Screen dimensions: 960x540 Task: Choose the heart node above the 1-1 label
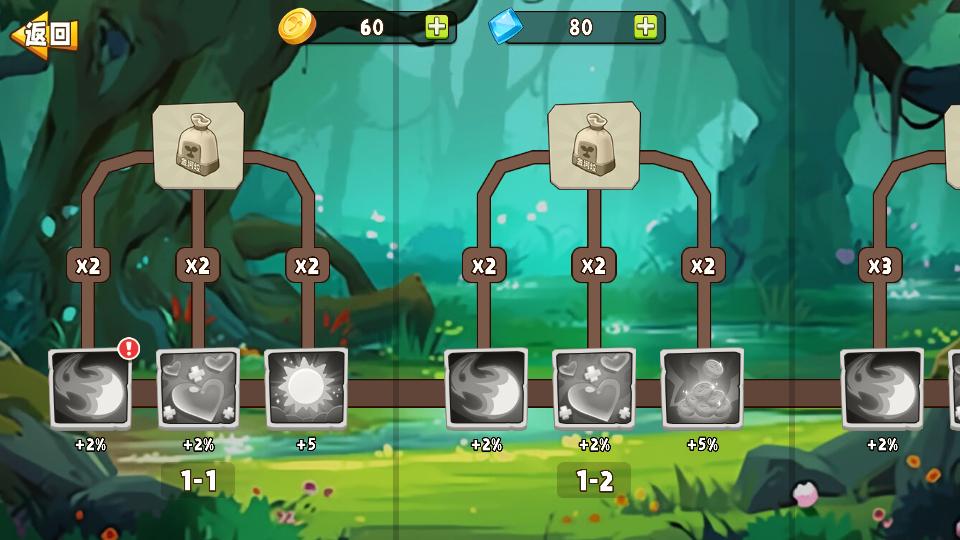coord(198,388)
